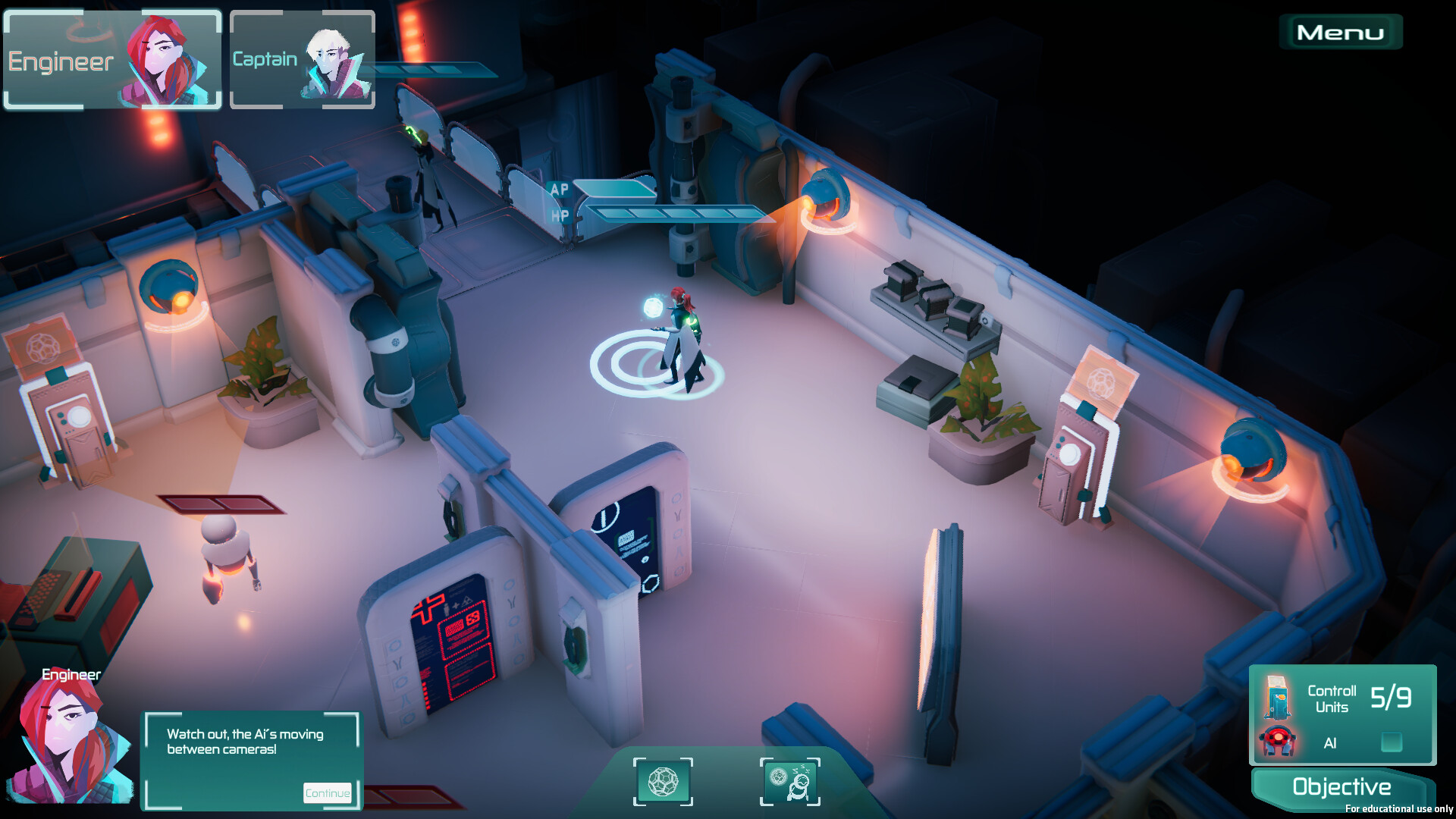Toggle the AI checkbox
1456x819 pixels.
(1391, 742)
